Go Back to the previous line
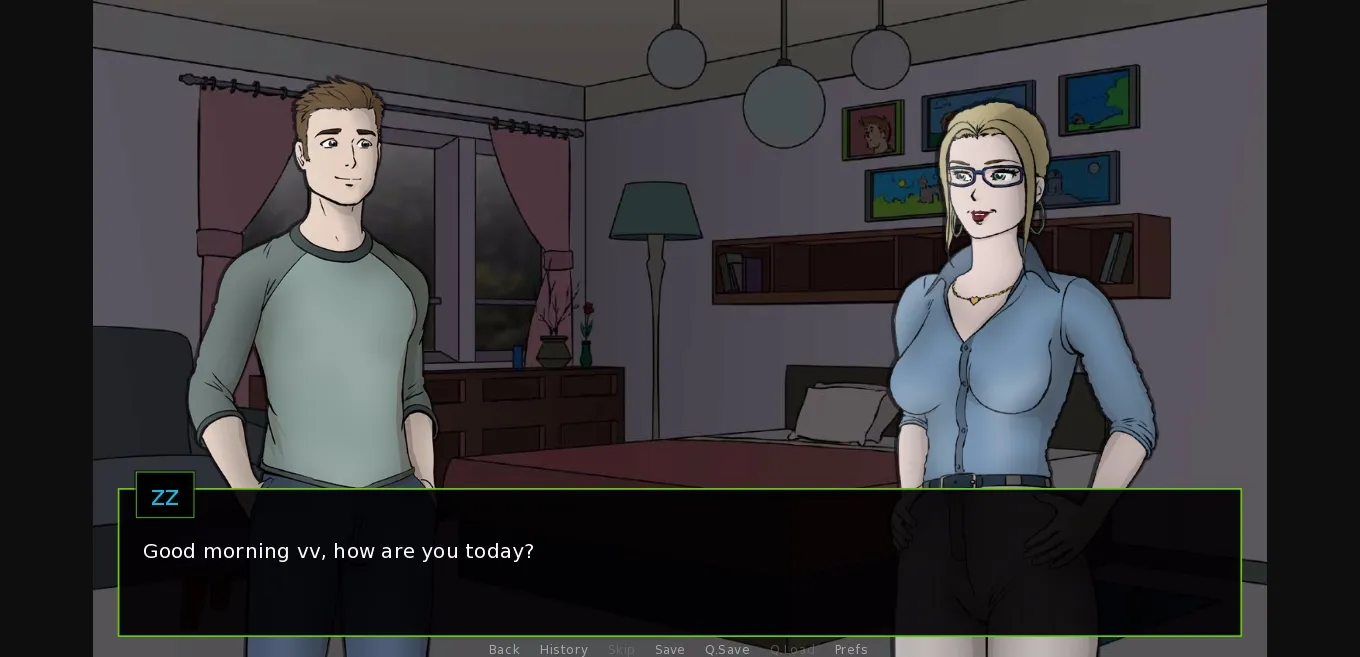This screenshot has height=657, width=1360. (504, 649)
